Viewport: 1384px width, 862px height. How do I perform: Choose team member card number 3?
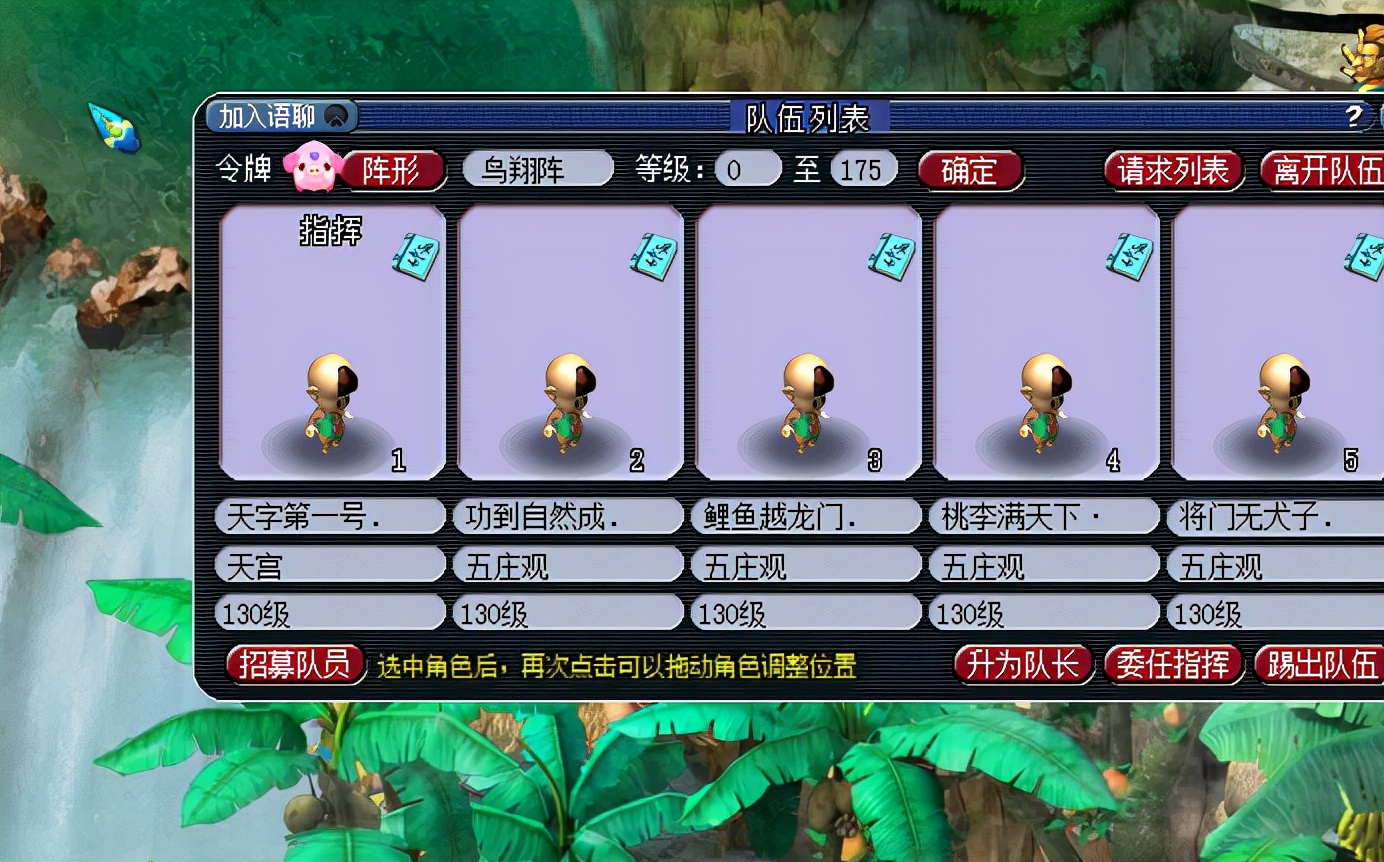(x=808, y=342)
